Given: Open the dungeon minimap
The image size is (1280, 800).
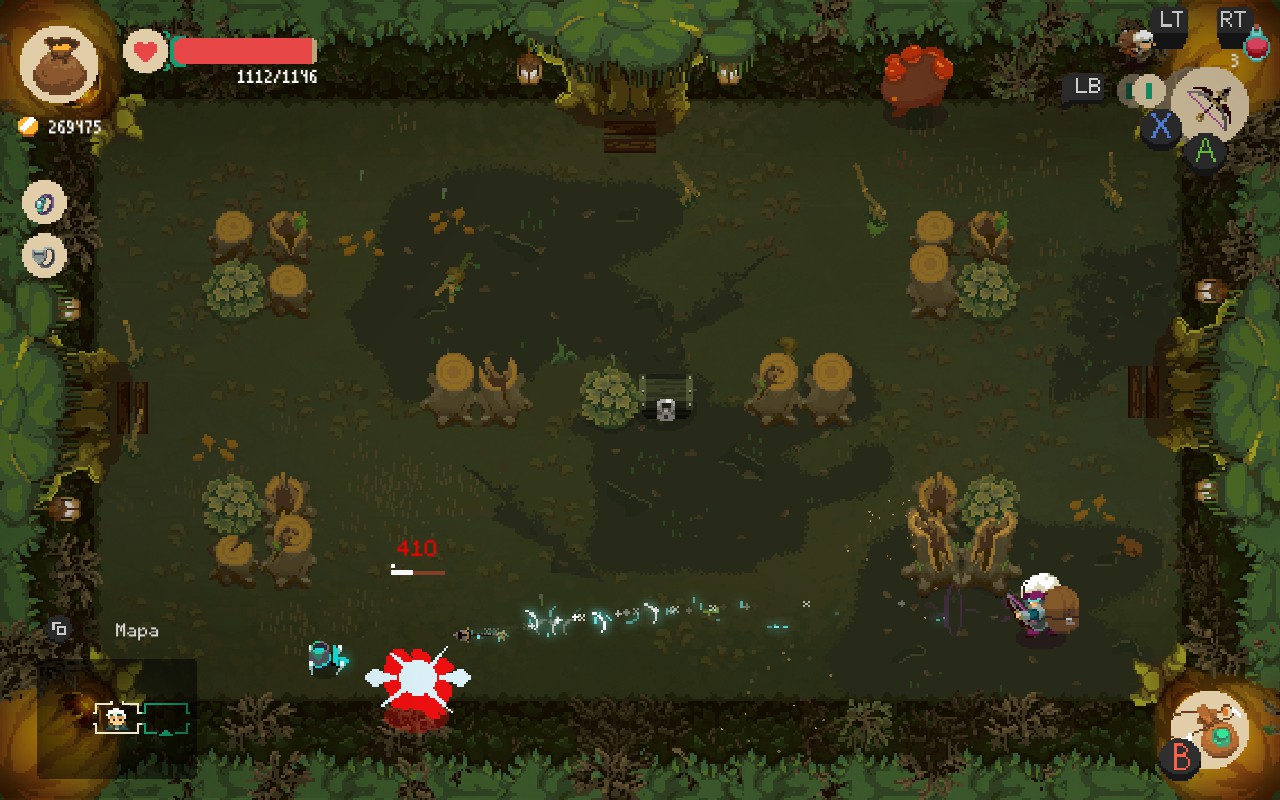Looking at the screenshot, I should [x=117, y=717].
